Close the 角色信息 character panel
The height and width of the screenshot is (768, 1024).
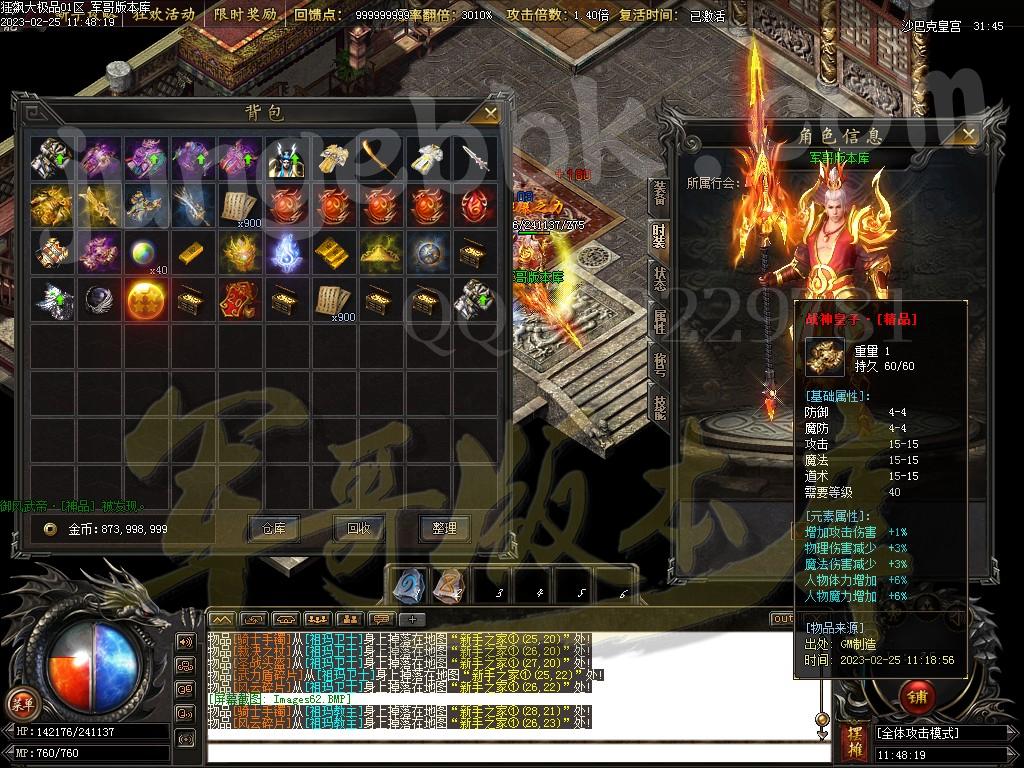[x=967, y=133]
